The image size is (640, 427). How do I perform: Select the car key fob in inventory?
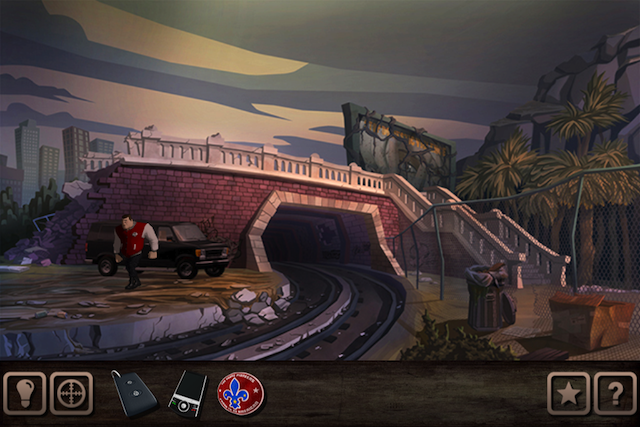pyautogui.click(x=135, y=393)
